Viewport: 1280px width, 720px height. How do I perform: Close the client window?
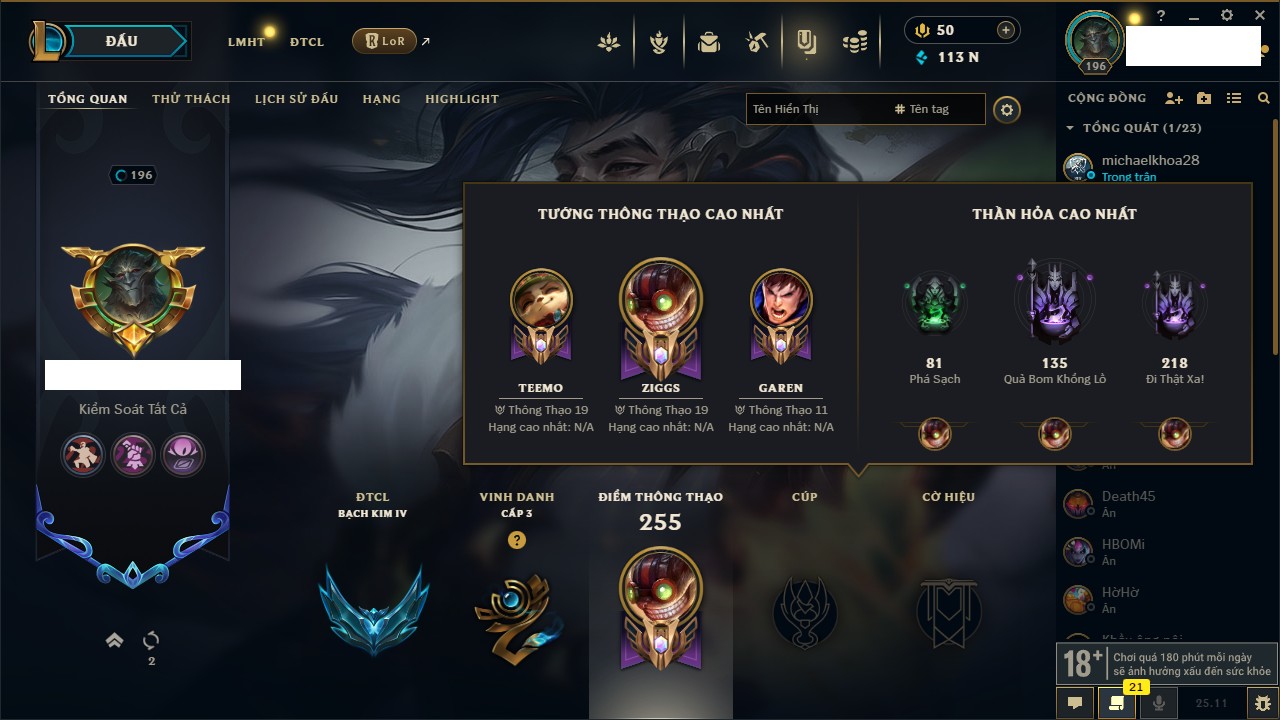click(x=1257, y=16)
